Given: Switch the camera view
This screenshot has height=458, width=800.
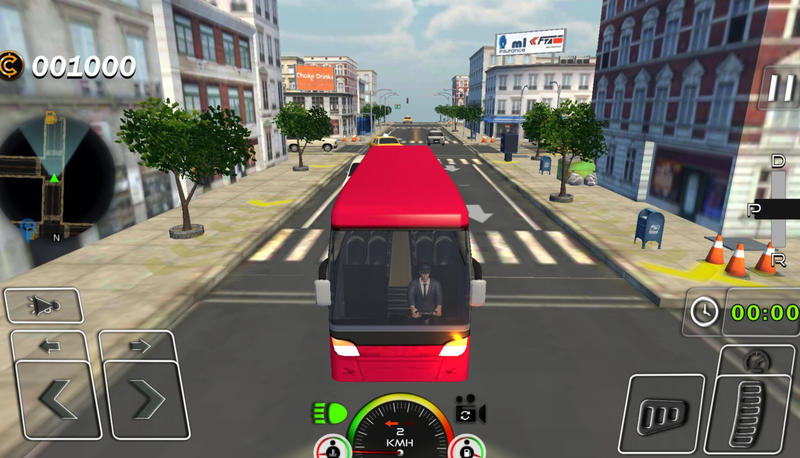Looking at the screenshot, I should 469,411.
